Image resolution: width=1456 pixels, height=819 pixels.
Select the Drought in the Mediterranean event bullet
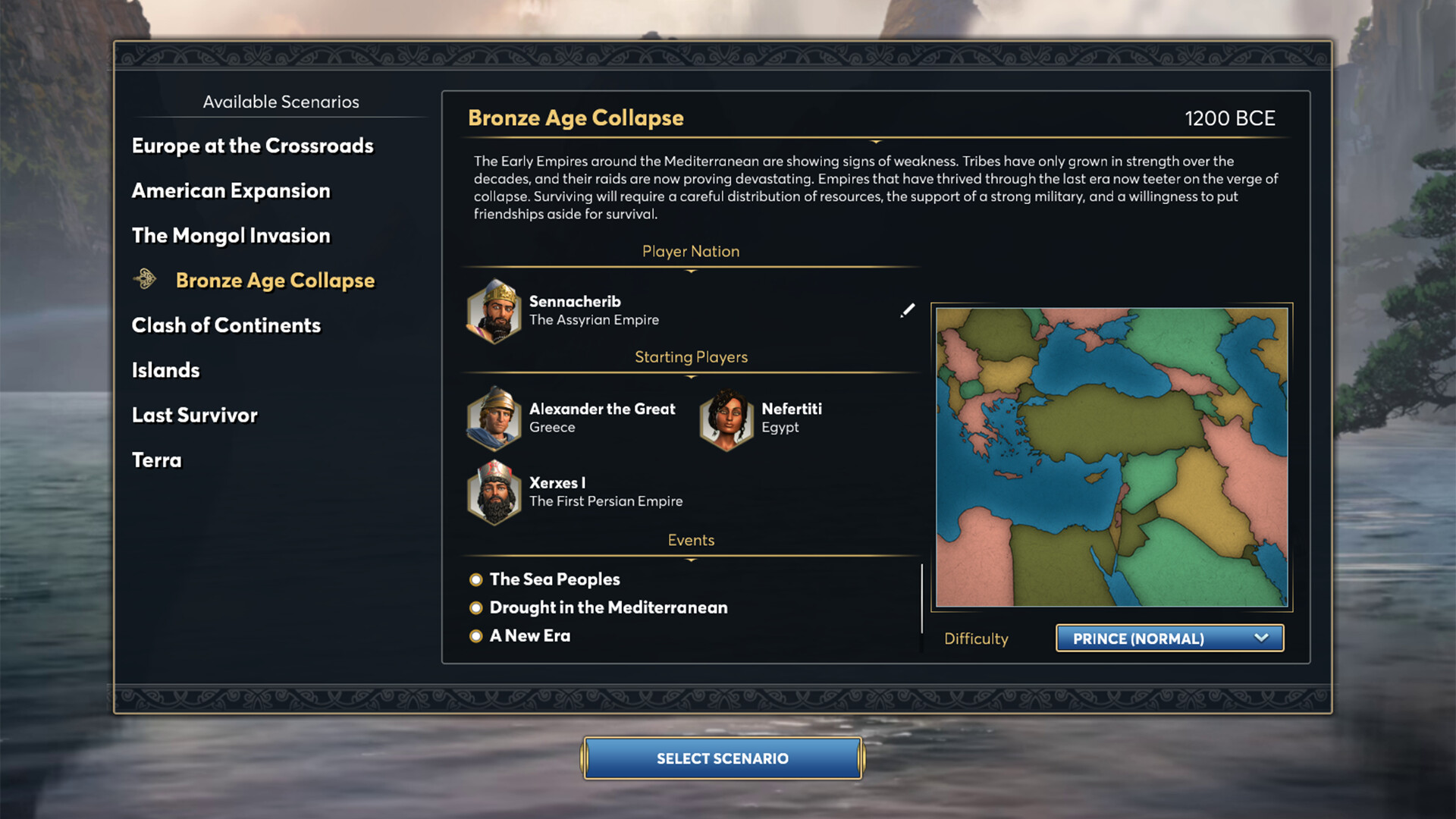coord(475,607)
